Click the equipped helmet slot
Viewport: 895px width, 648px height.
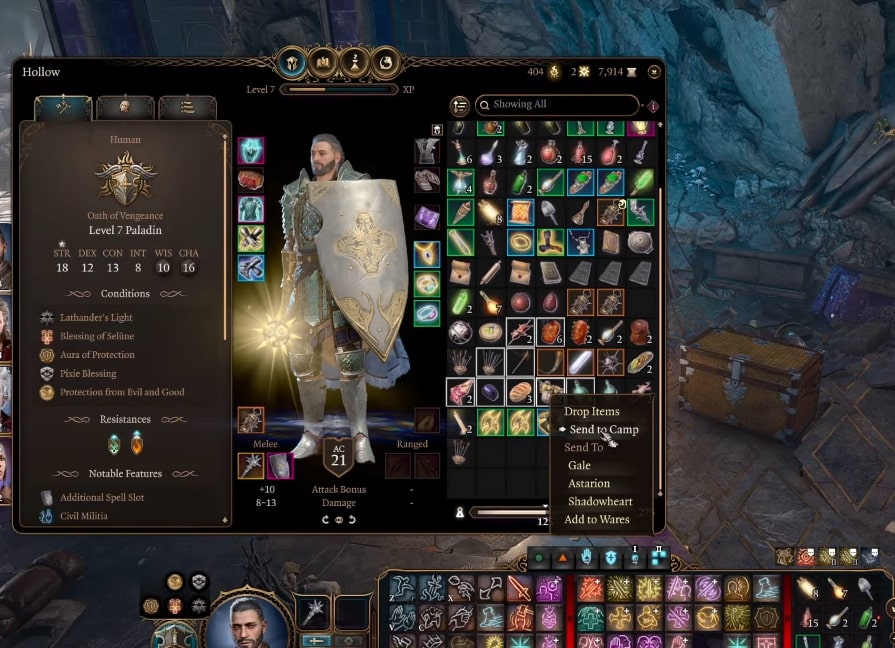[x=251, y=151]
